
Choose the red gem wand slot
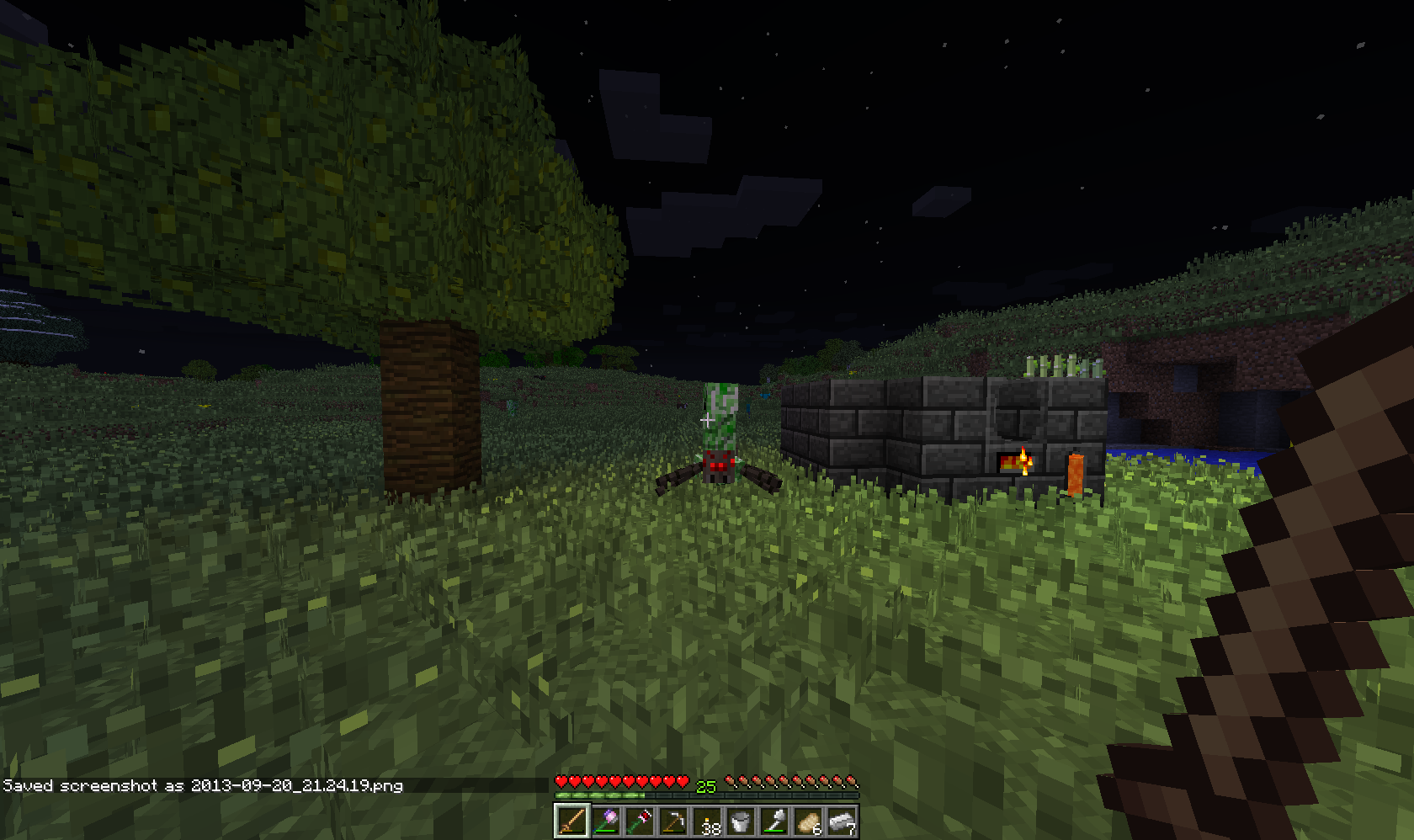[x=640, y=821]
